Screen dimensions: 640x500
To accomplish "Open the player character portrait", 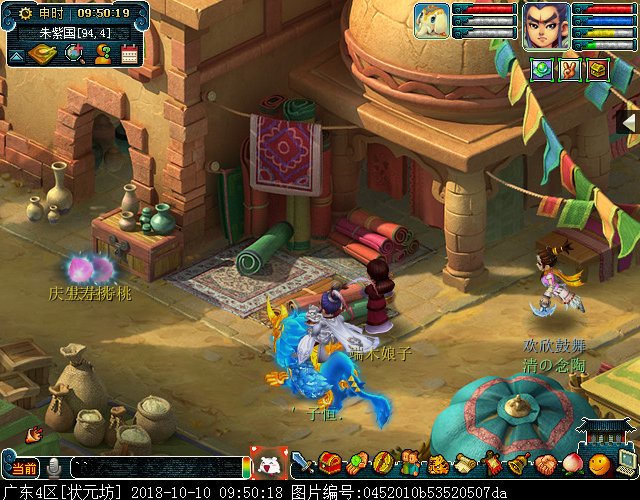I will click(545, 25).
